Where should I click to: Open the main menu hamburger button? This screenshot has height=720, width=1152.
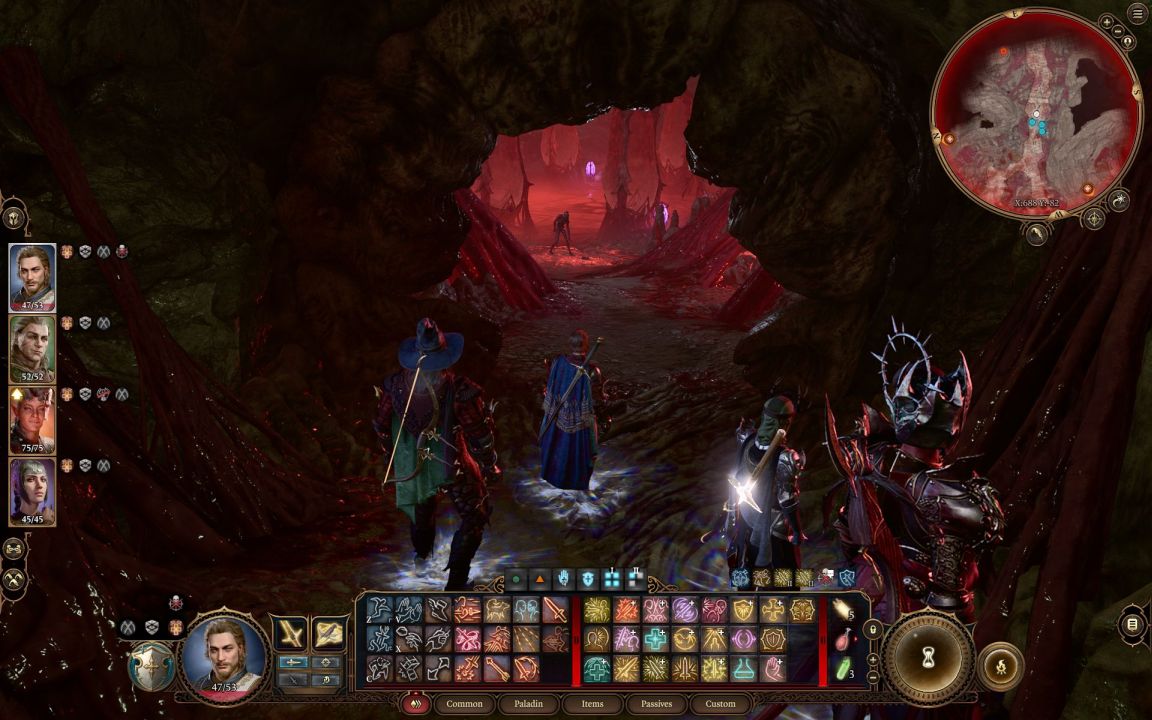click(1137, 13)
